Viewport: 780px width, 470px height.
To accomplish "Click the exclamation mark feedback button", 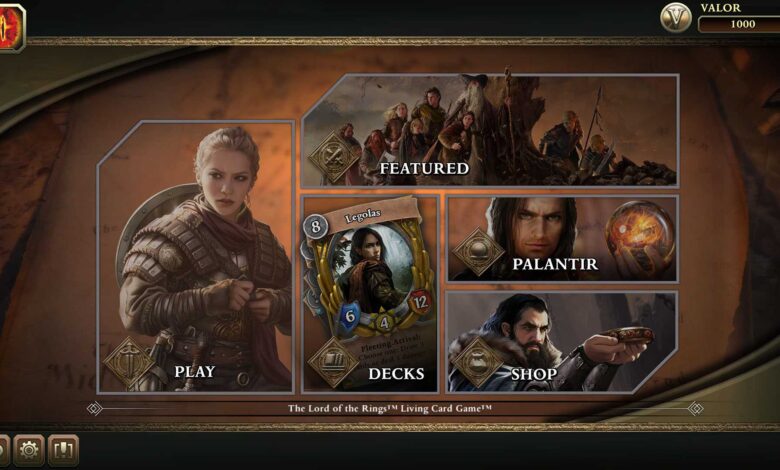I will (62, 450).
